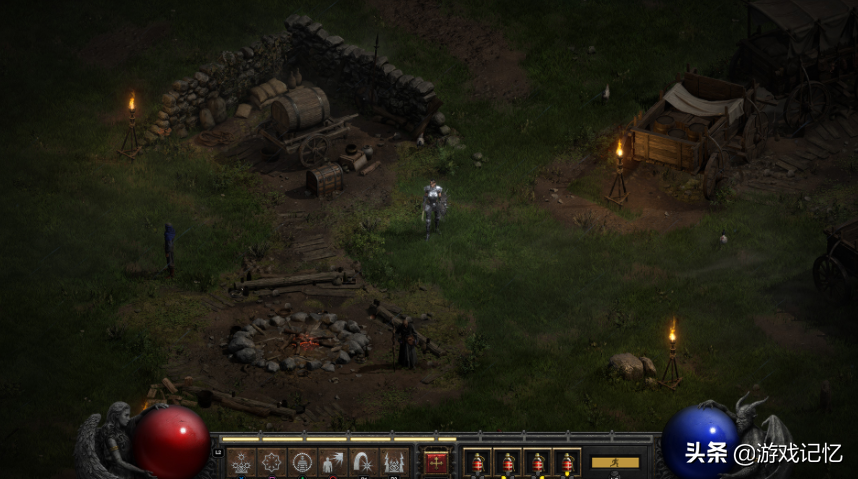Activate the figure between flames skill

[x=393, y=462]
